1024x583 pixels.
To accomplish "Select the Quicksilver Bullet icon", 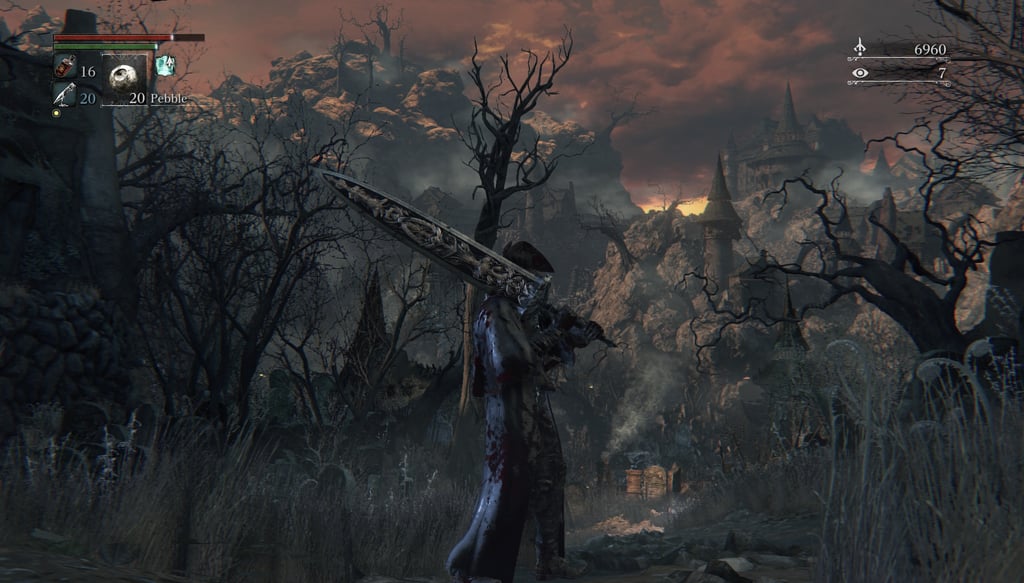I will coord(62,94).
